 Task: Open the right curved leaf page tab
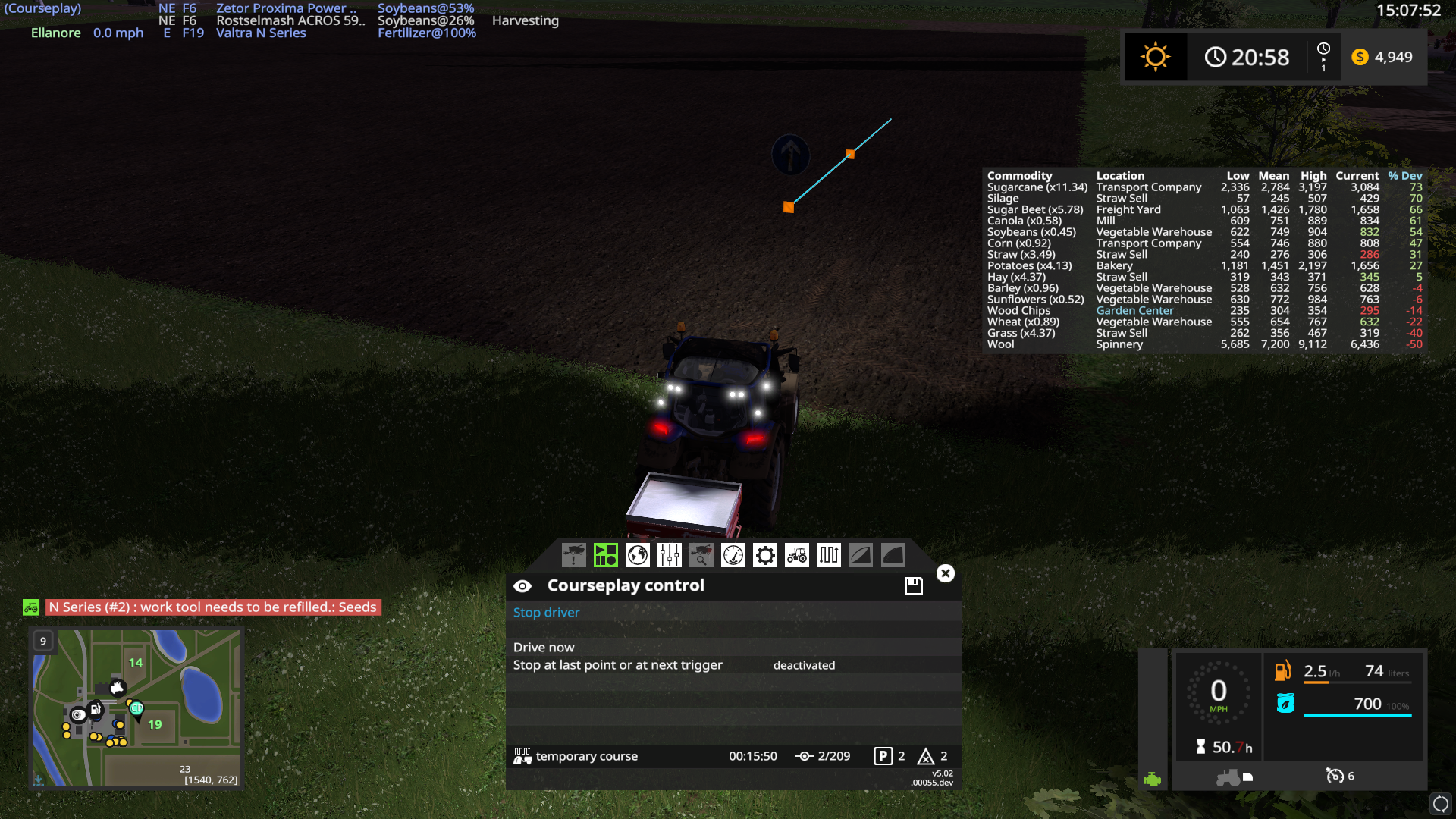(893, 554)
